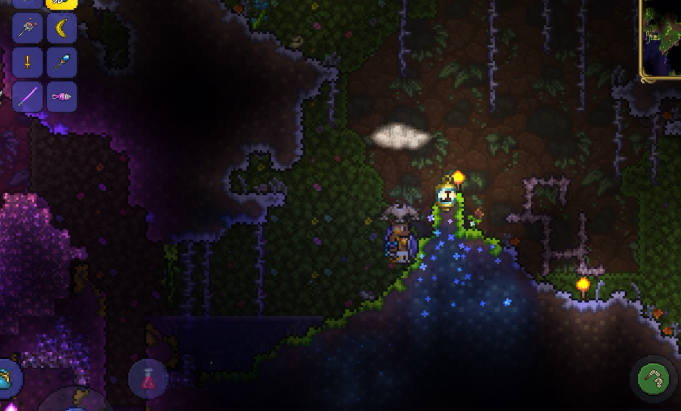The image size is (681, 411).
Task: Select the pink gem staff hotbar slot
Action: (x=27, y=28)
